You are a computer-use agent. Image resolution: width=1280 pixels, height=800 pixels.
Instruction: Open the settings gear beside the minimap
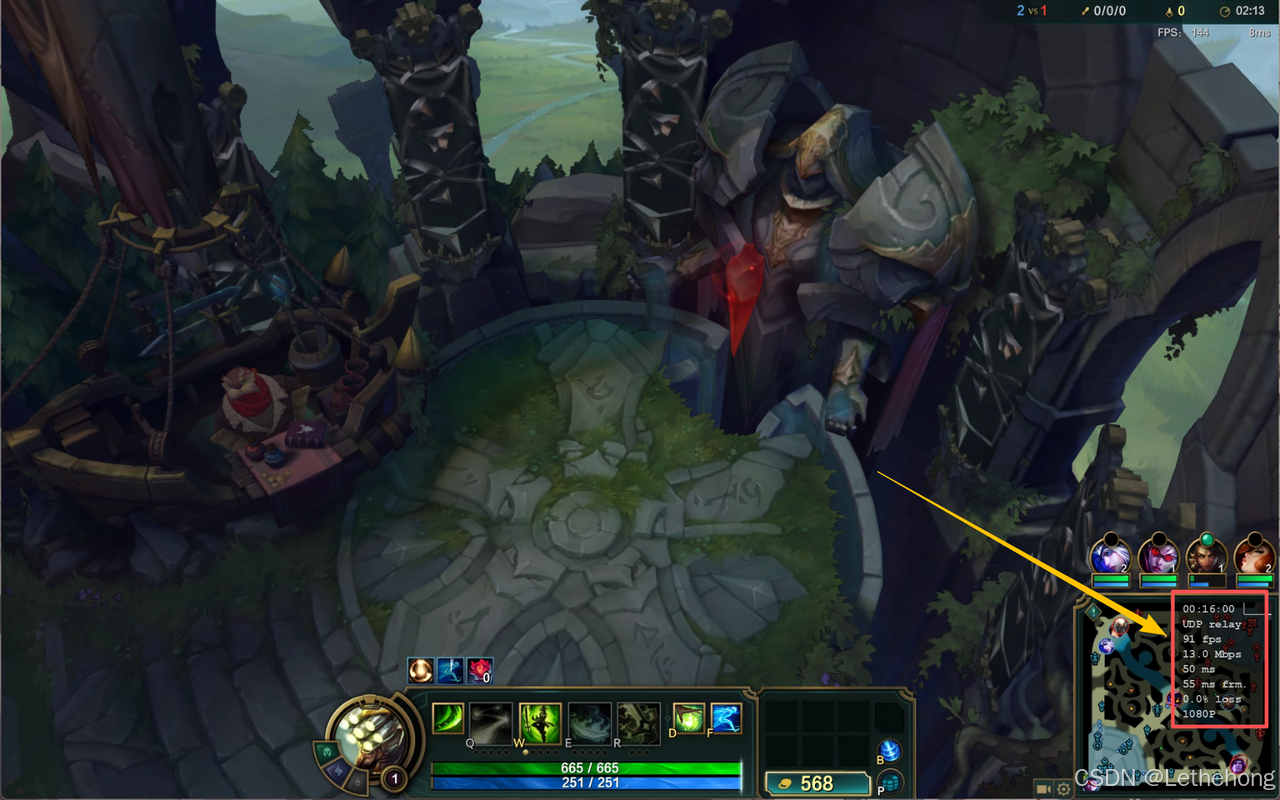(x=1064, y=789)
